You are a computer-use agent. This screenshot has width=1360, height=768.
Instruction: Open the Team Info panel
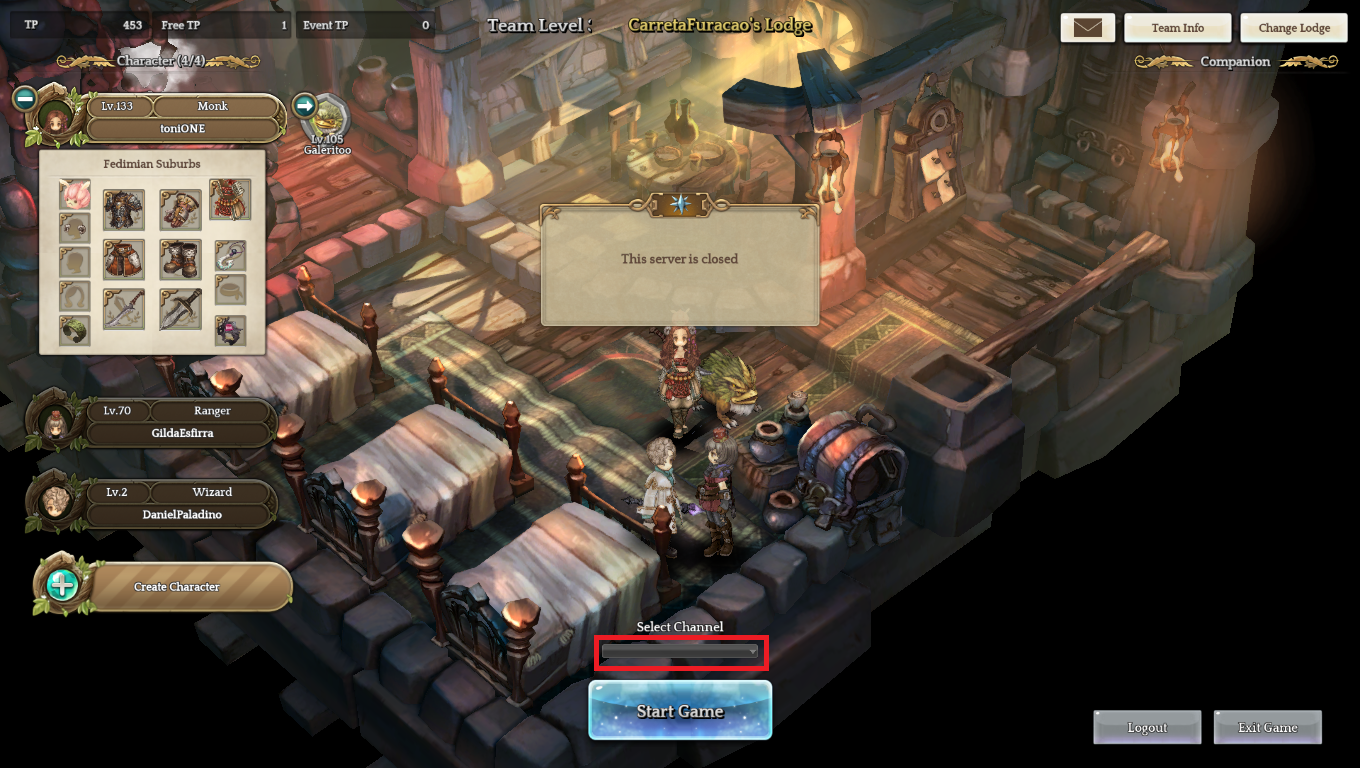tap(1177, 28)
